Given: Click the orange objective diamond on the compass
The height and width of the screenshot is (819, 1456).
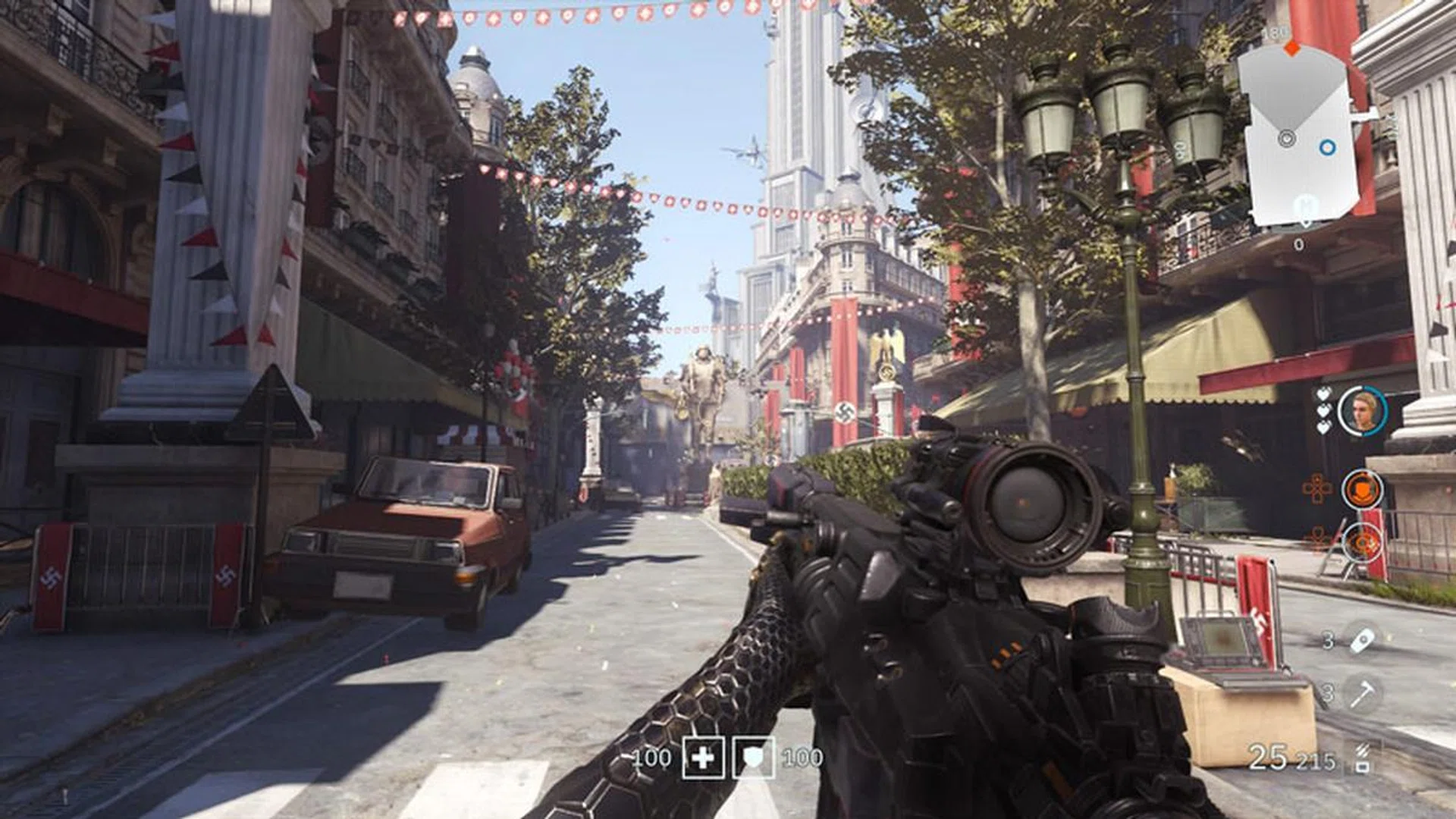Looking at the screenshot, I should [1292, 47].
